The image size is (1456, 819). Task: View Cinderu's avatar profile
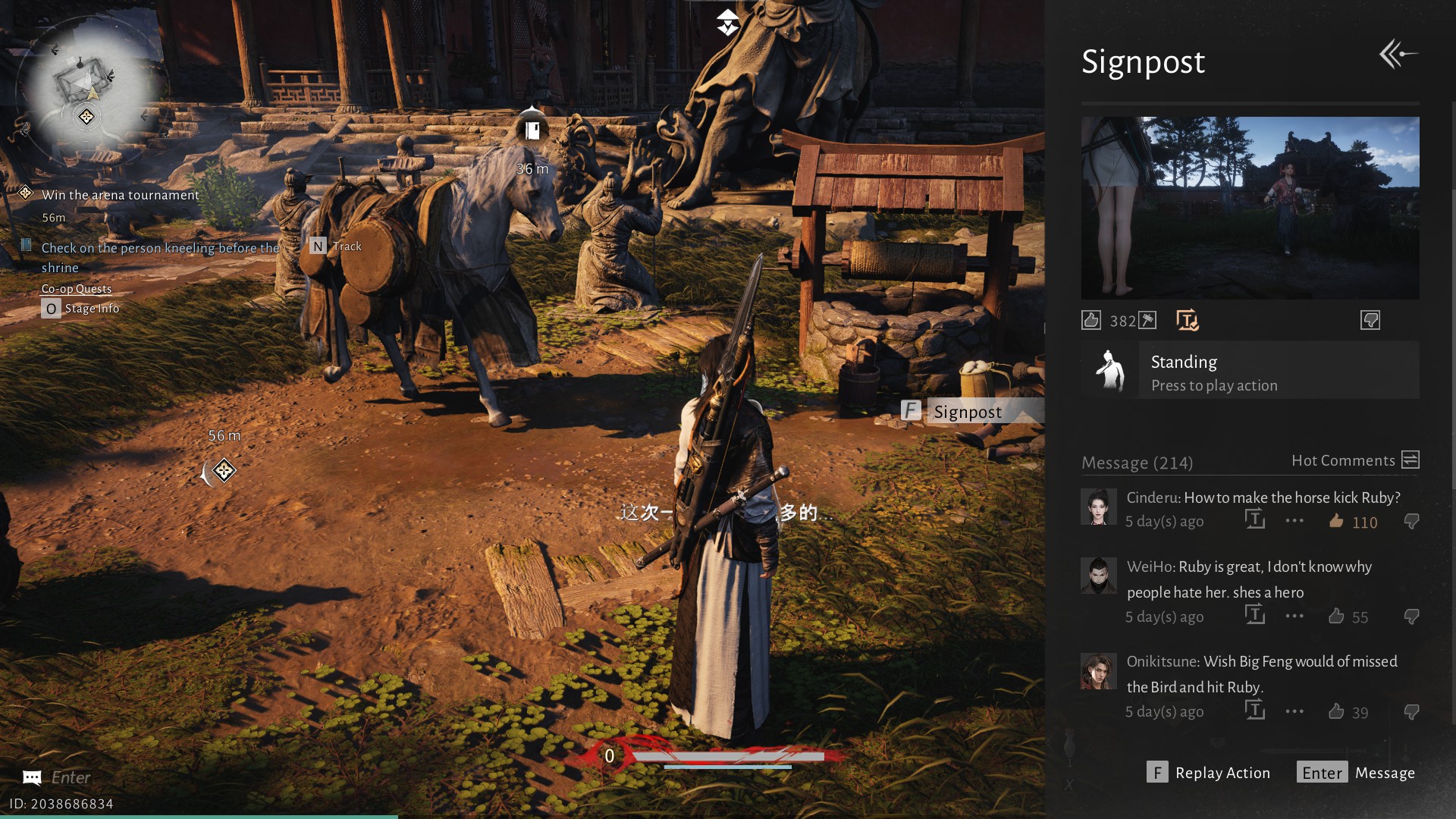click(x=1098, y=507)
